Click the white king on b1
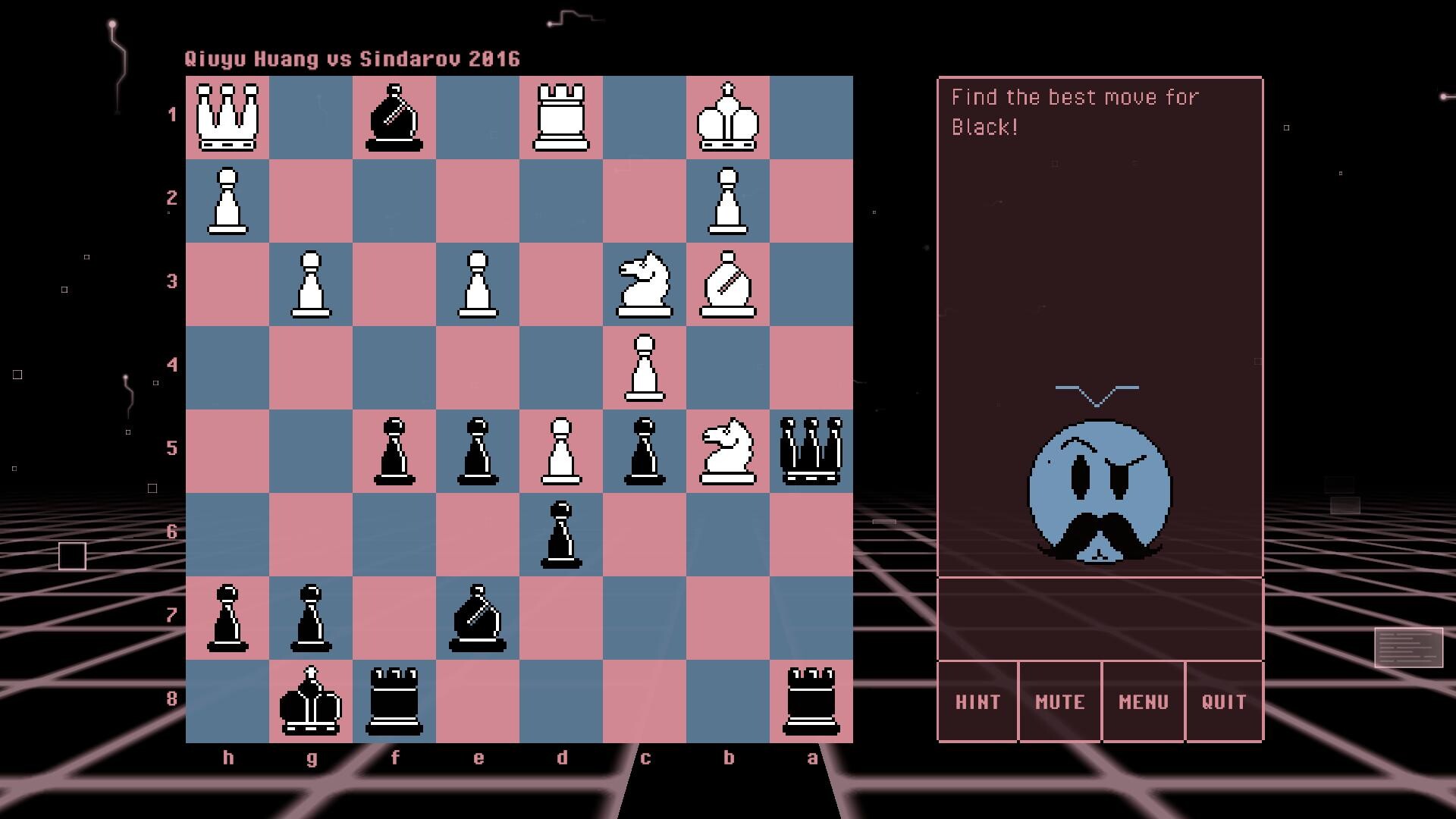Image resolution: width=1456 pixels, height=819 pixels. coord(728,118)
